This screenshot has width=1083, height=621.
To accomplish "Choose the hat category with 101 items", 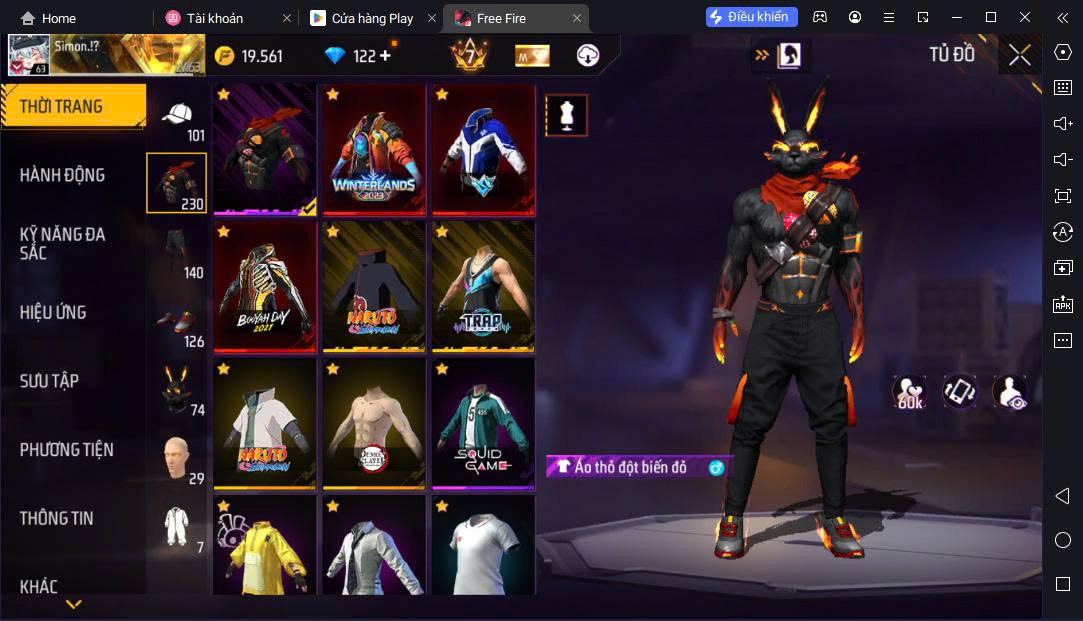I will click(178, 119).
